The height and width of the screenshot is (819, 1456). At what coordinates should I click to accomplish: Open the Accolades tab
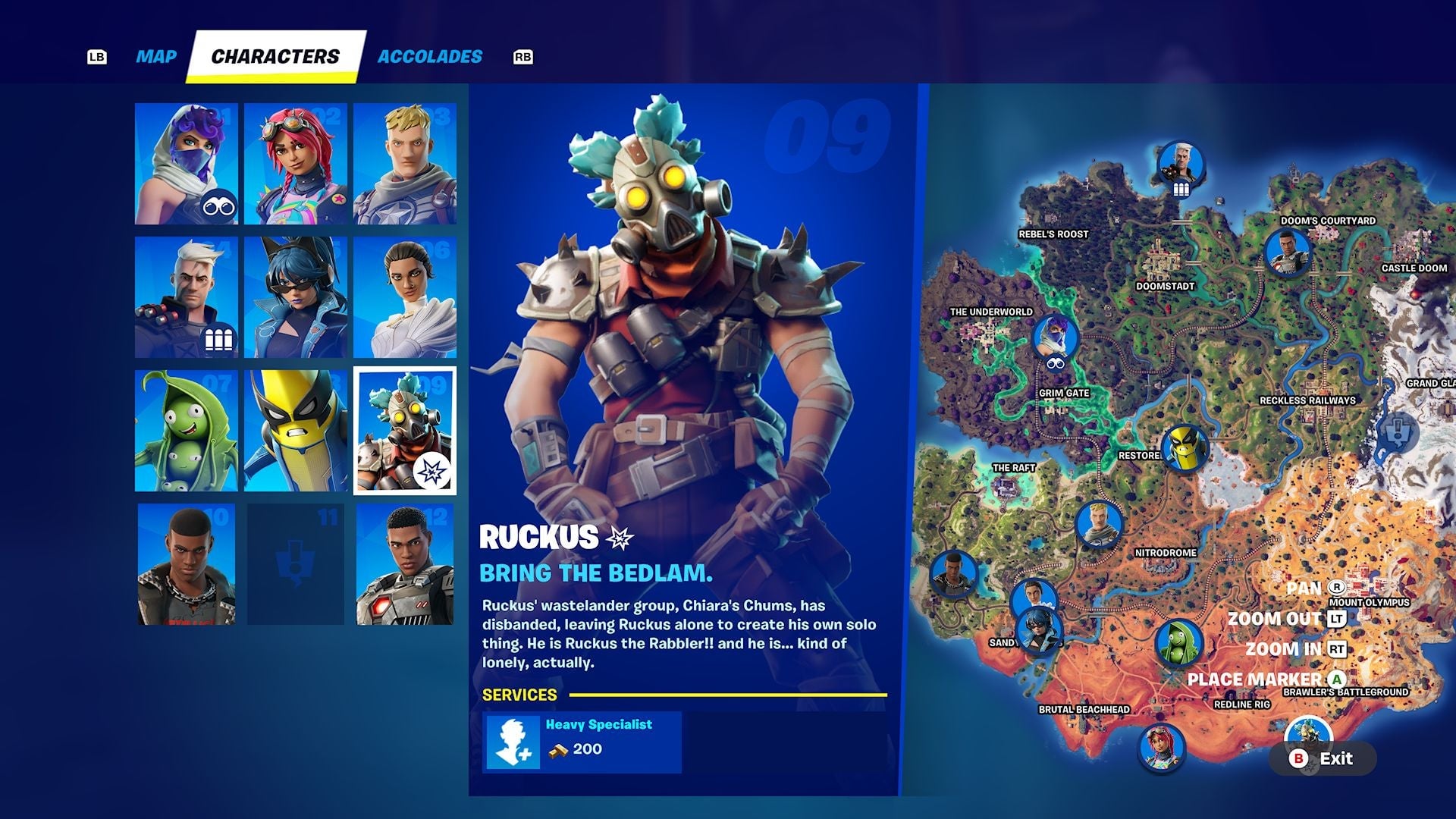(x=429, y=55)
